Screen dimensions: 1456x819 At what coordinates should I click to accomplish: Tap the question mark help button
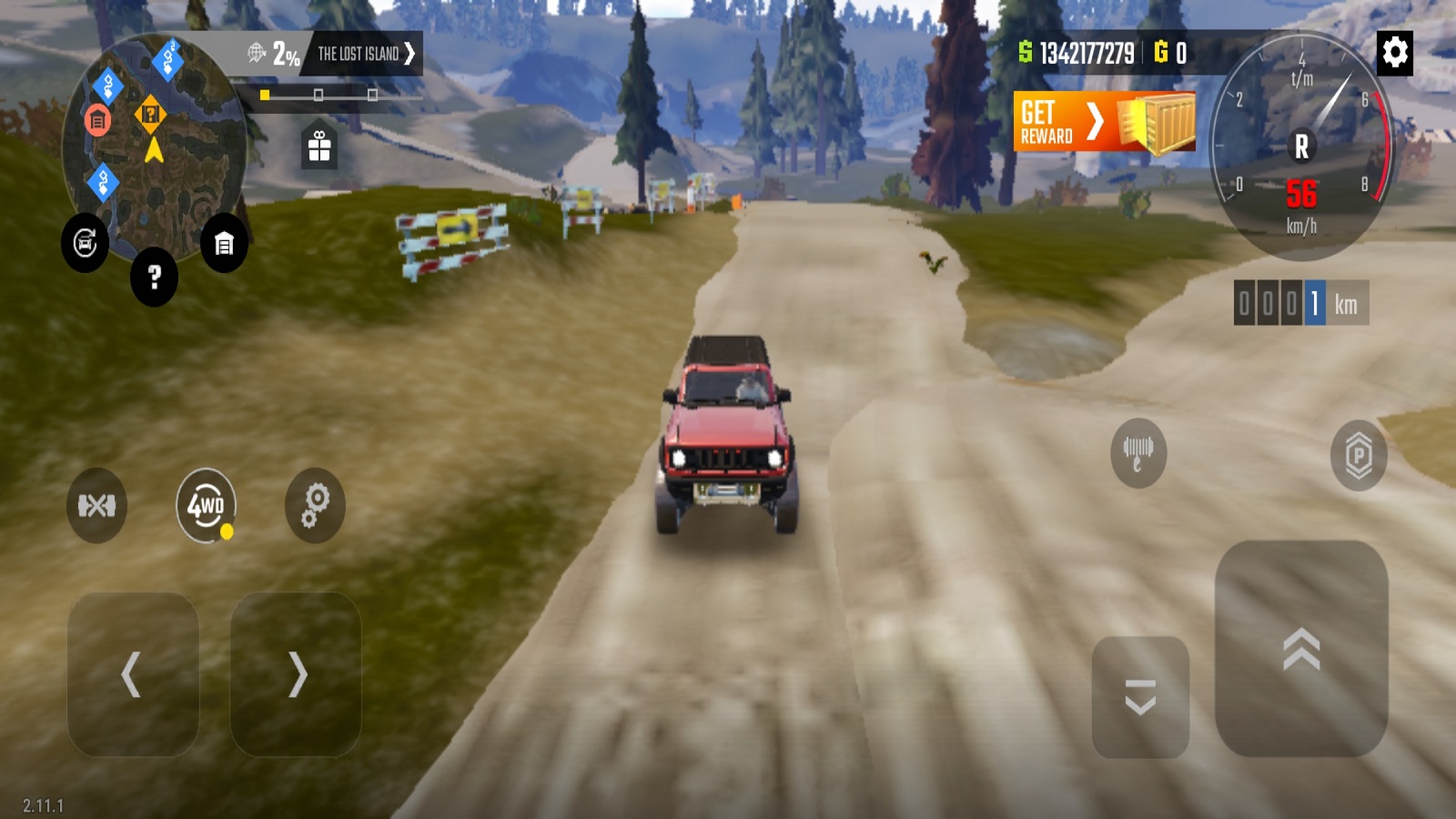click(154, 277)
